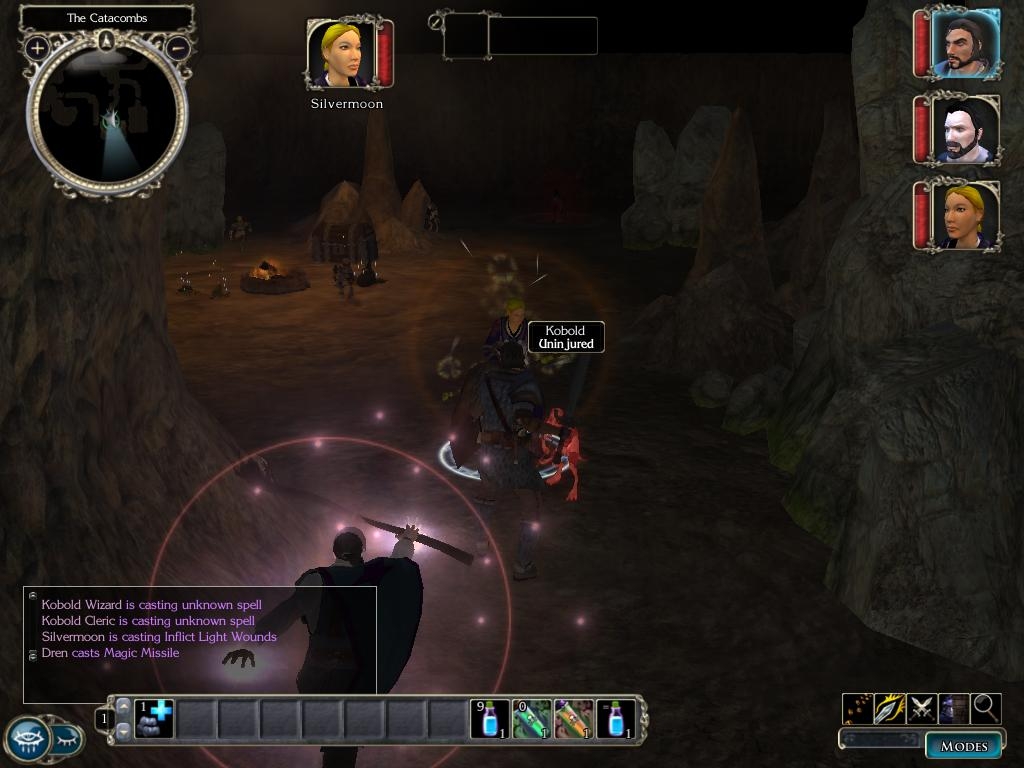The image size is (1024, 768).
Task: Zoom in the minimap with the plus button
Action: (37, 47)
